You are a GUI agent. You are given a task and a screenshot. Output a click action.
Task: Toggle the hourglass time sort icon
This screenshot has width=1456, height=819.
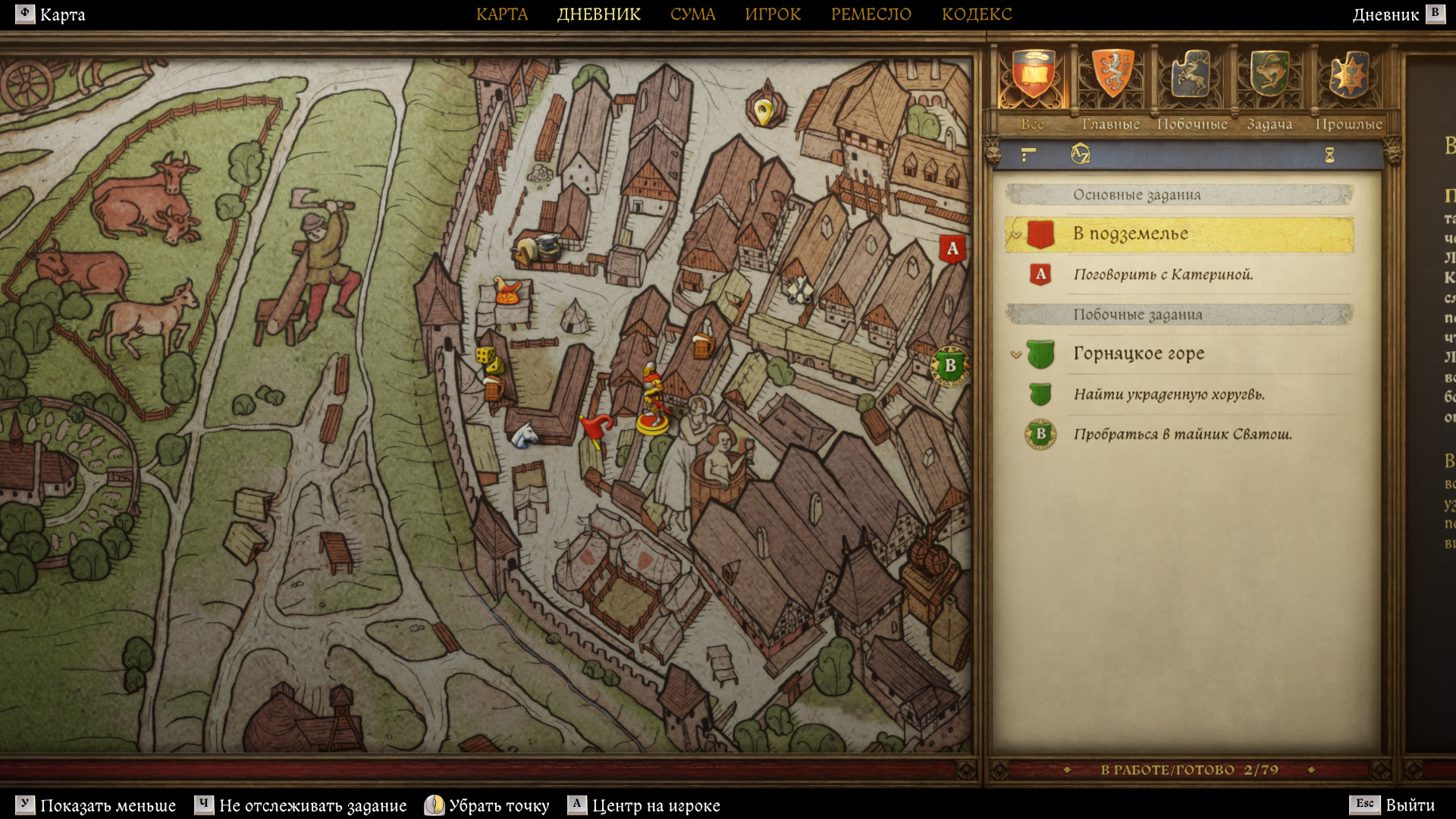pos(1329,155)
